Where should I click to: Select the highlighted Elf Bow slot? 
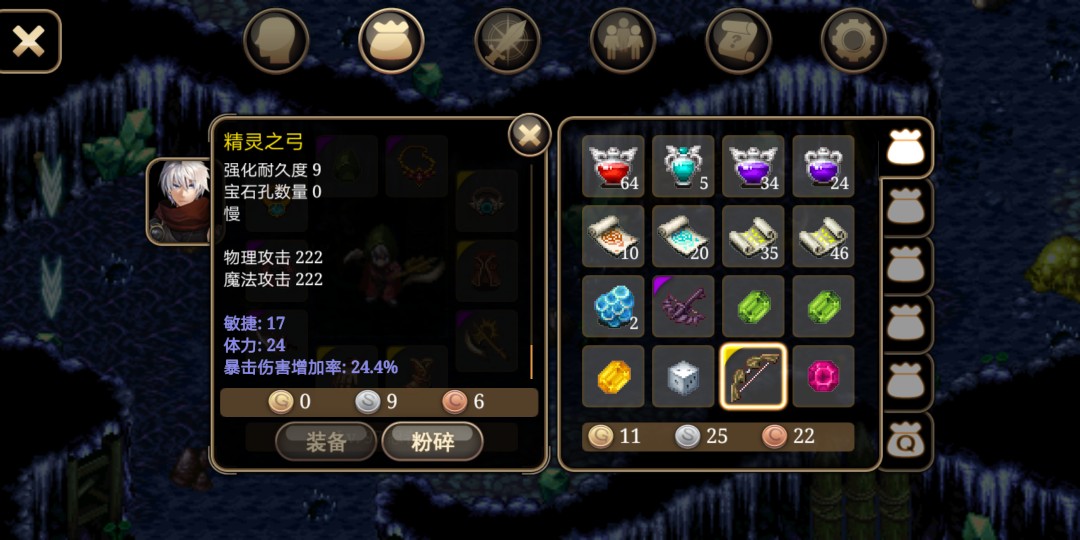(753, 376)
